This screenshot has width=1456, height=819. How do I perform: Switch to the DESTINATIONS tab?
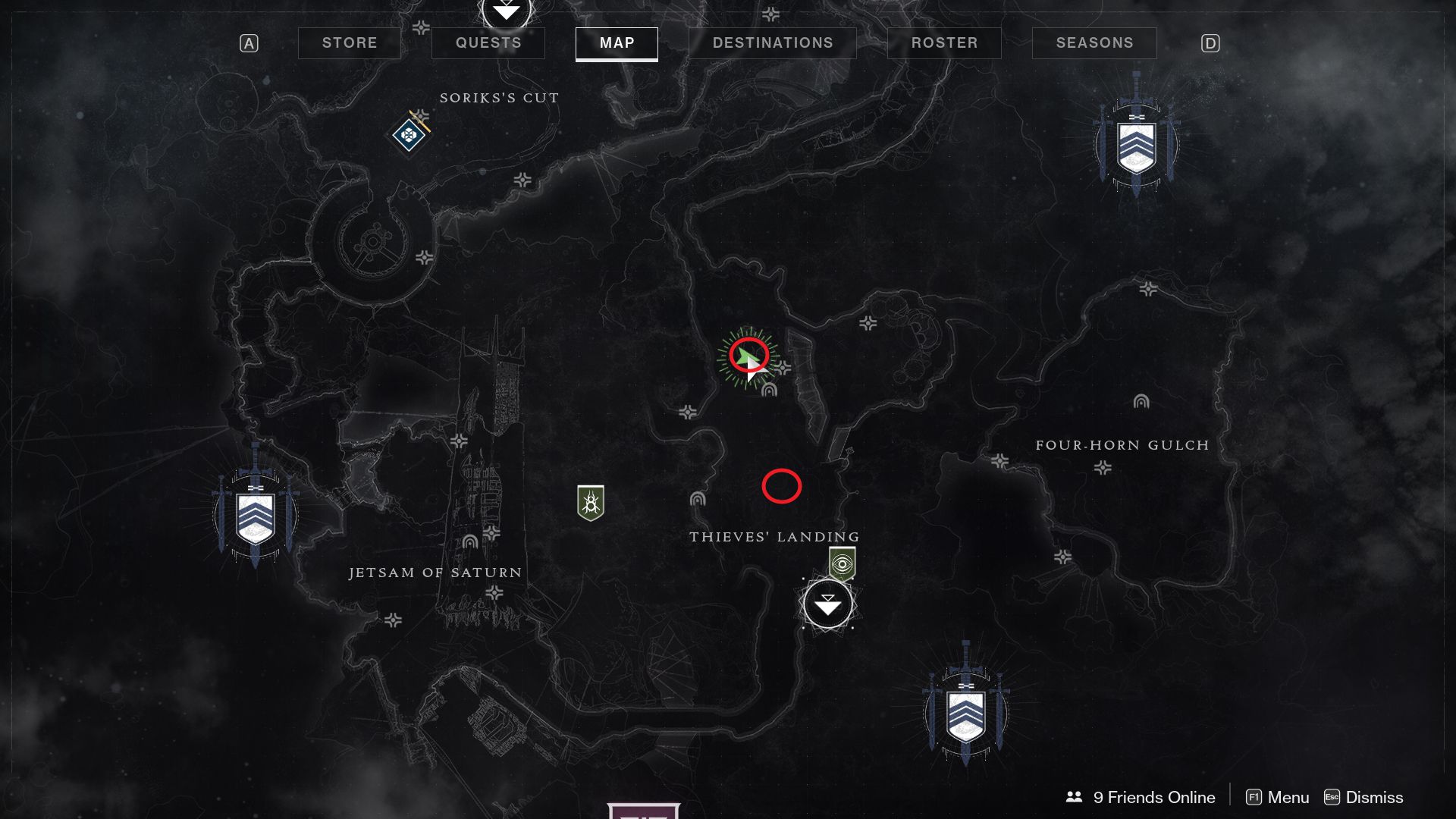[773, 42]
